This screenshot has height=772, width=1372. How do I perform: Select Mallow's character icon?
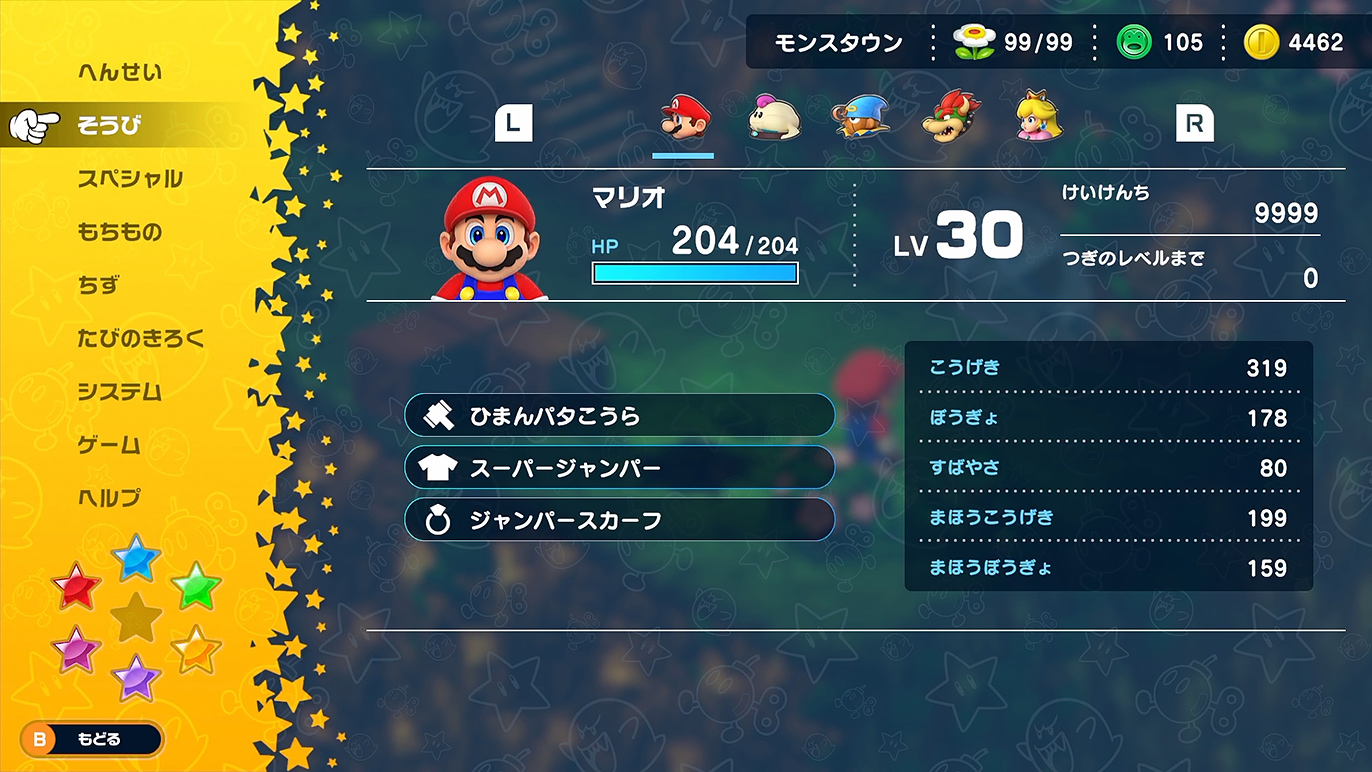[771, 117]
